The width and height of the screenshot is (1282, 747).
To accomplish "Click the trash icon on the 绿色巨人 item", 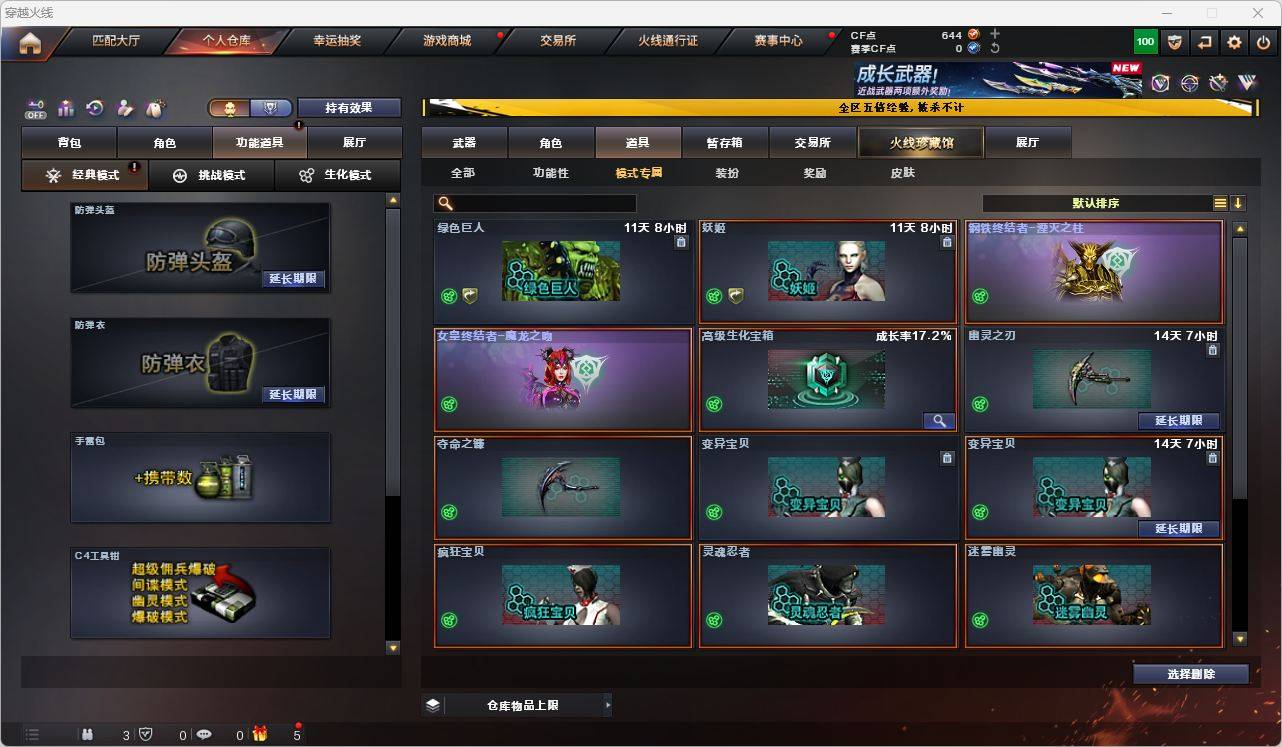I will [683, 242].
